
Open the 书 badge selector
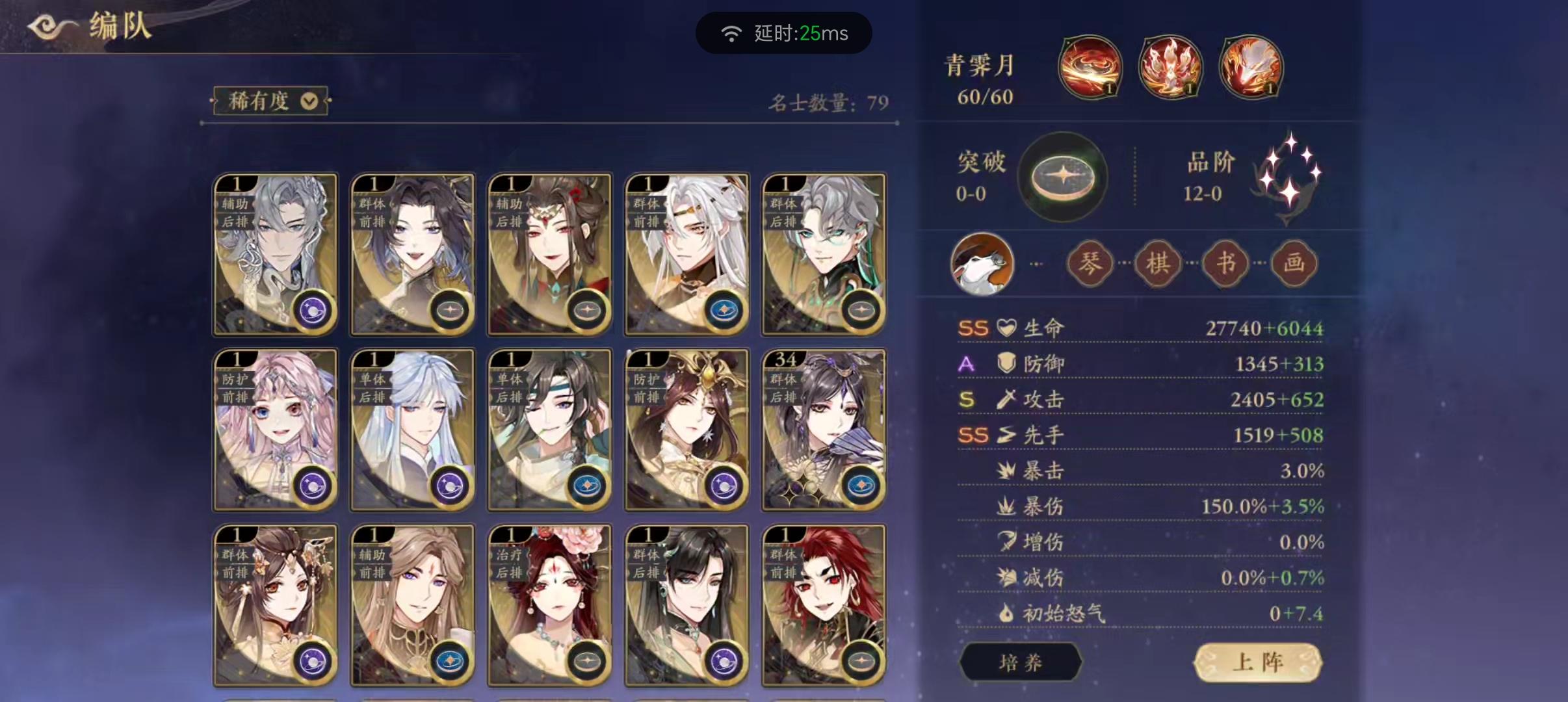[1225, 263]
